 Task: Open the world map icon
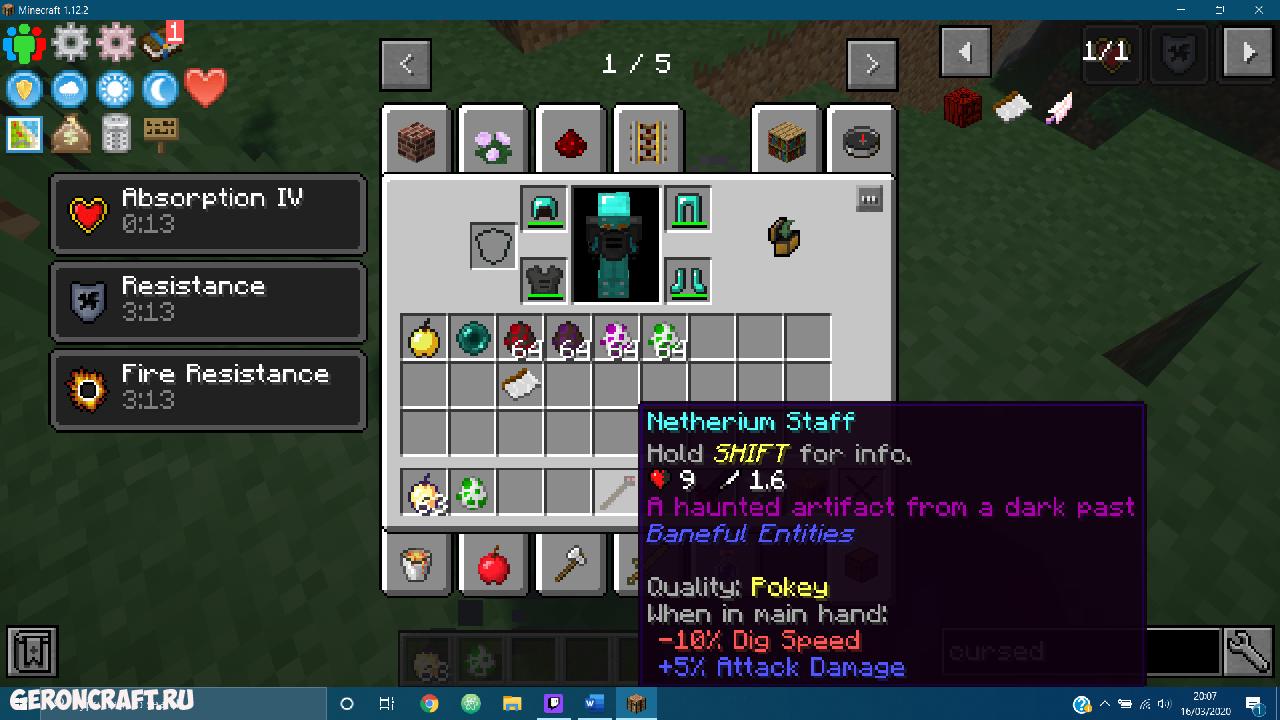[24, 133]
